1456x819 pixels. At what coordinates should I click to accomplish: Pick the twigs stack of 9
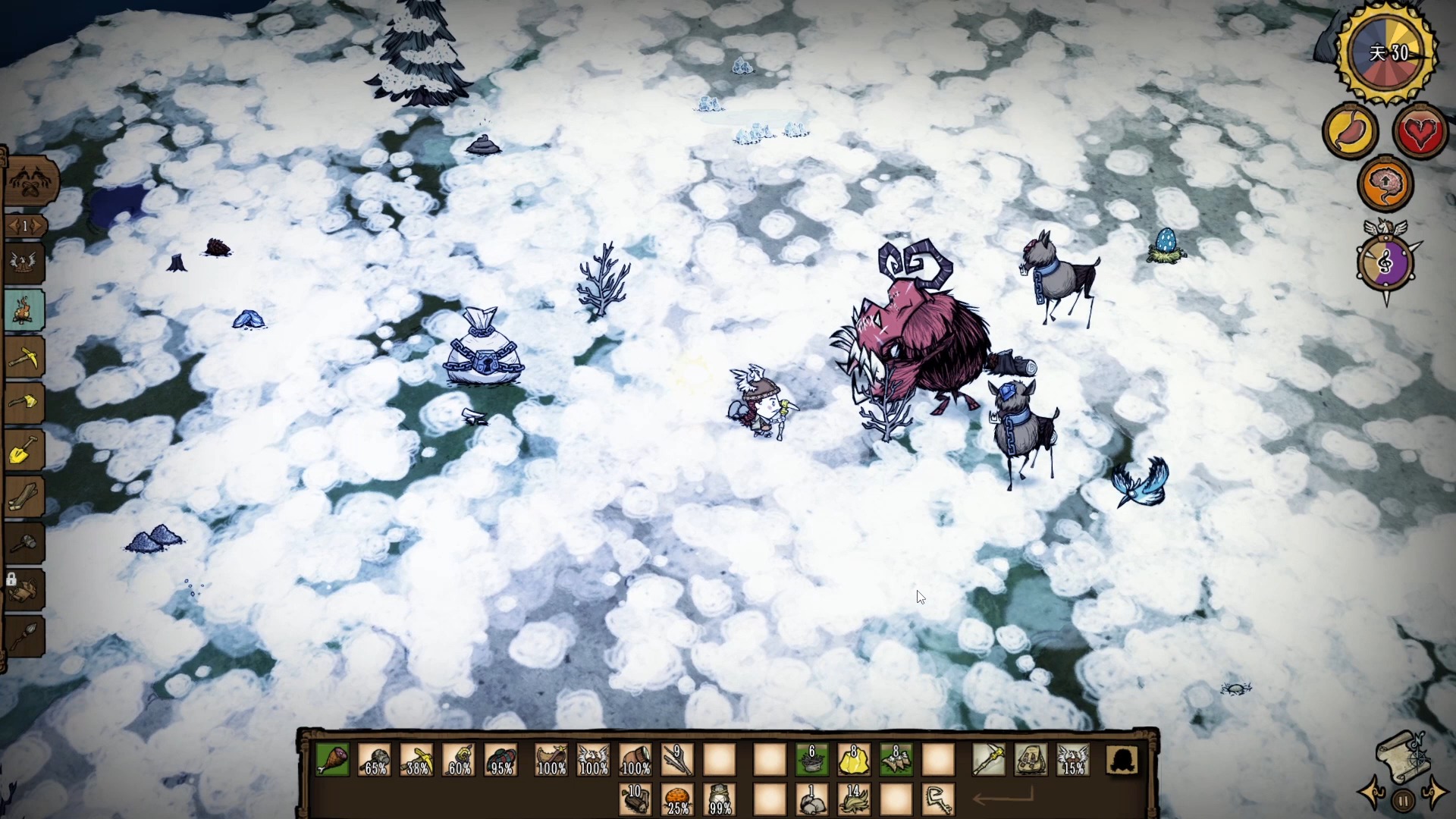tap(676, 760)
